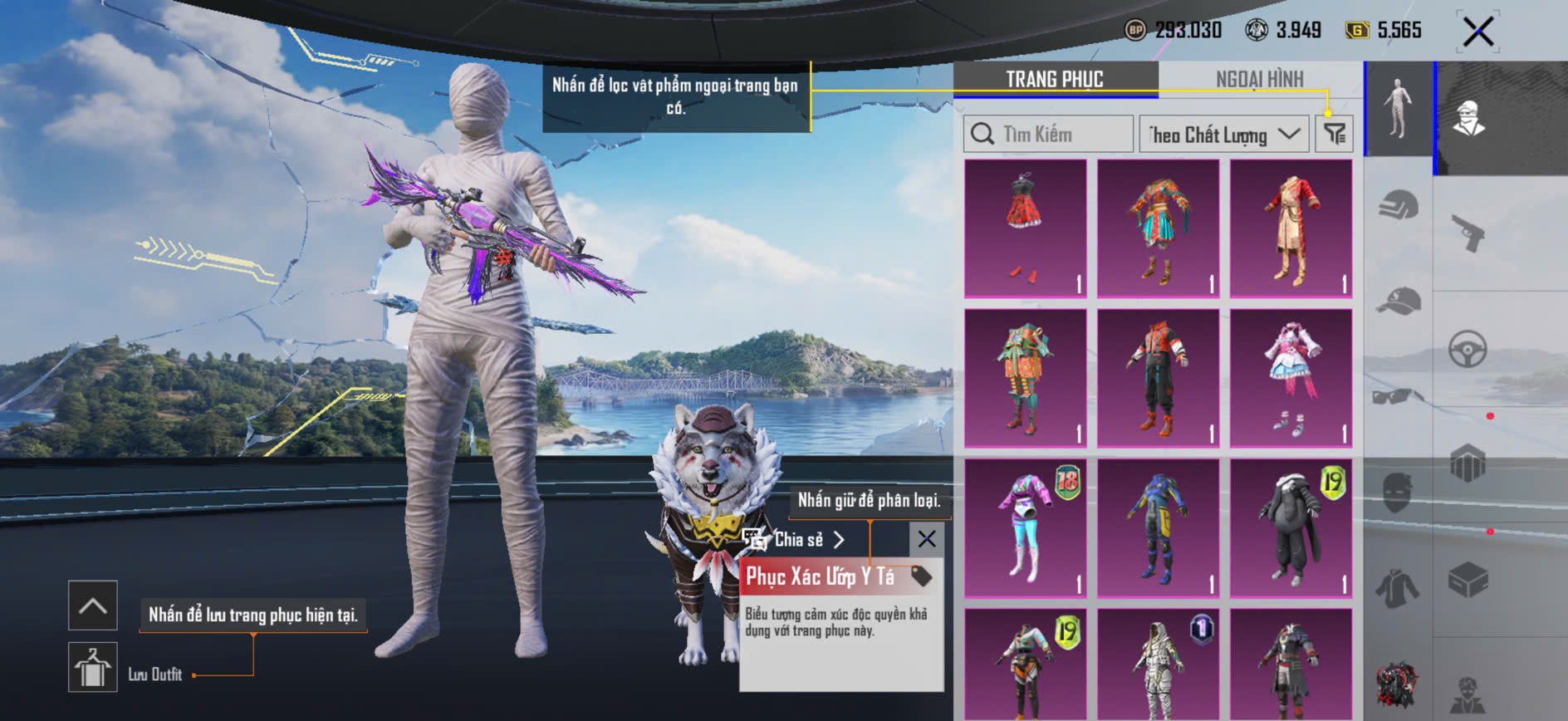Open the Ngoại Hình tab
The height and width of the screenshot is (721, 1568).
[x=1259, y=79]
